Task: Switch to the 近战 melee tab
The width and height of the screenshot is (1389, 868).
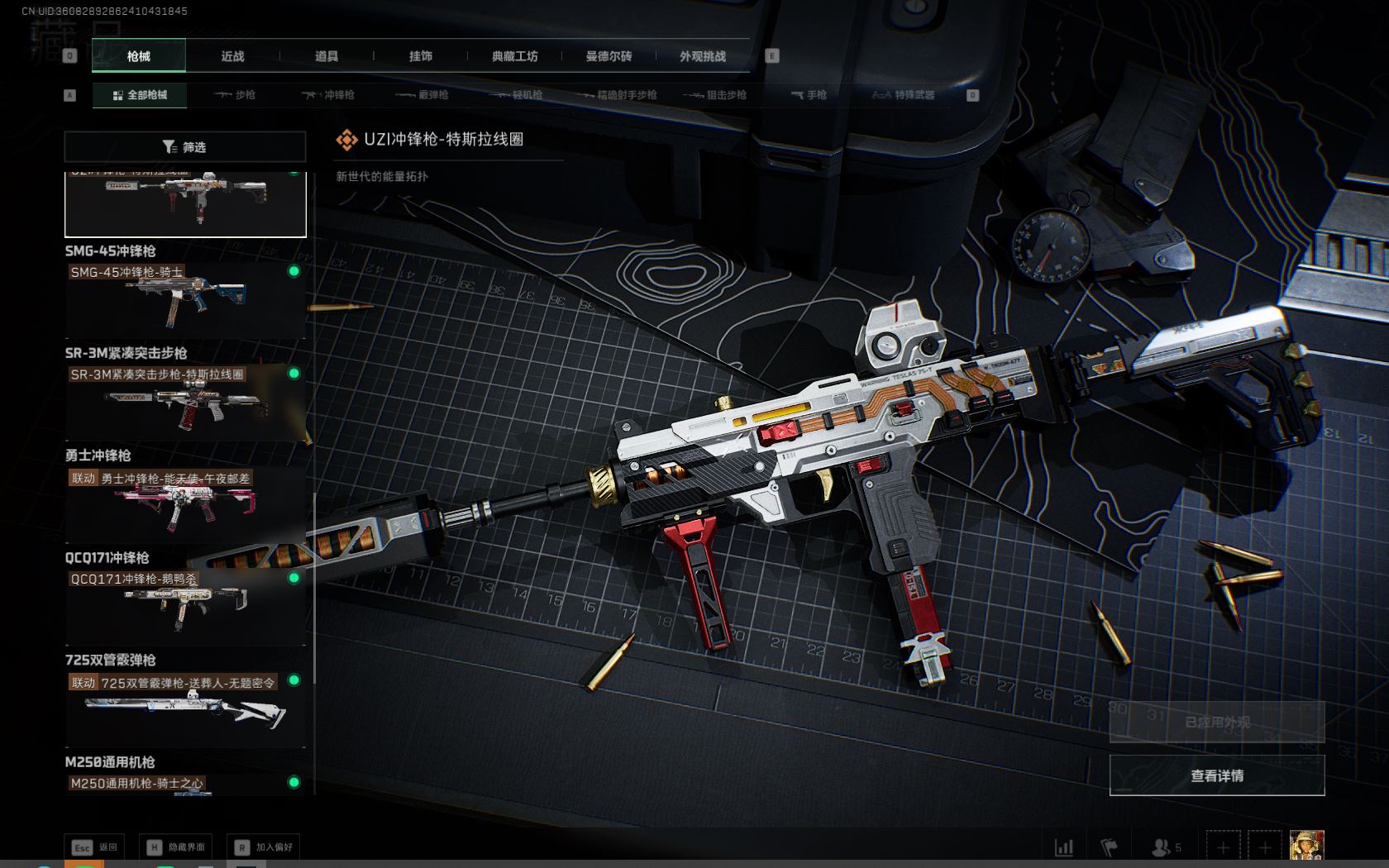Action: tap(232, 56)
